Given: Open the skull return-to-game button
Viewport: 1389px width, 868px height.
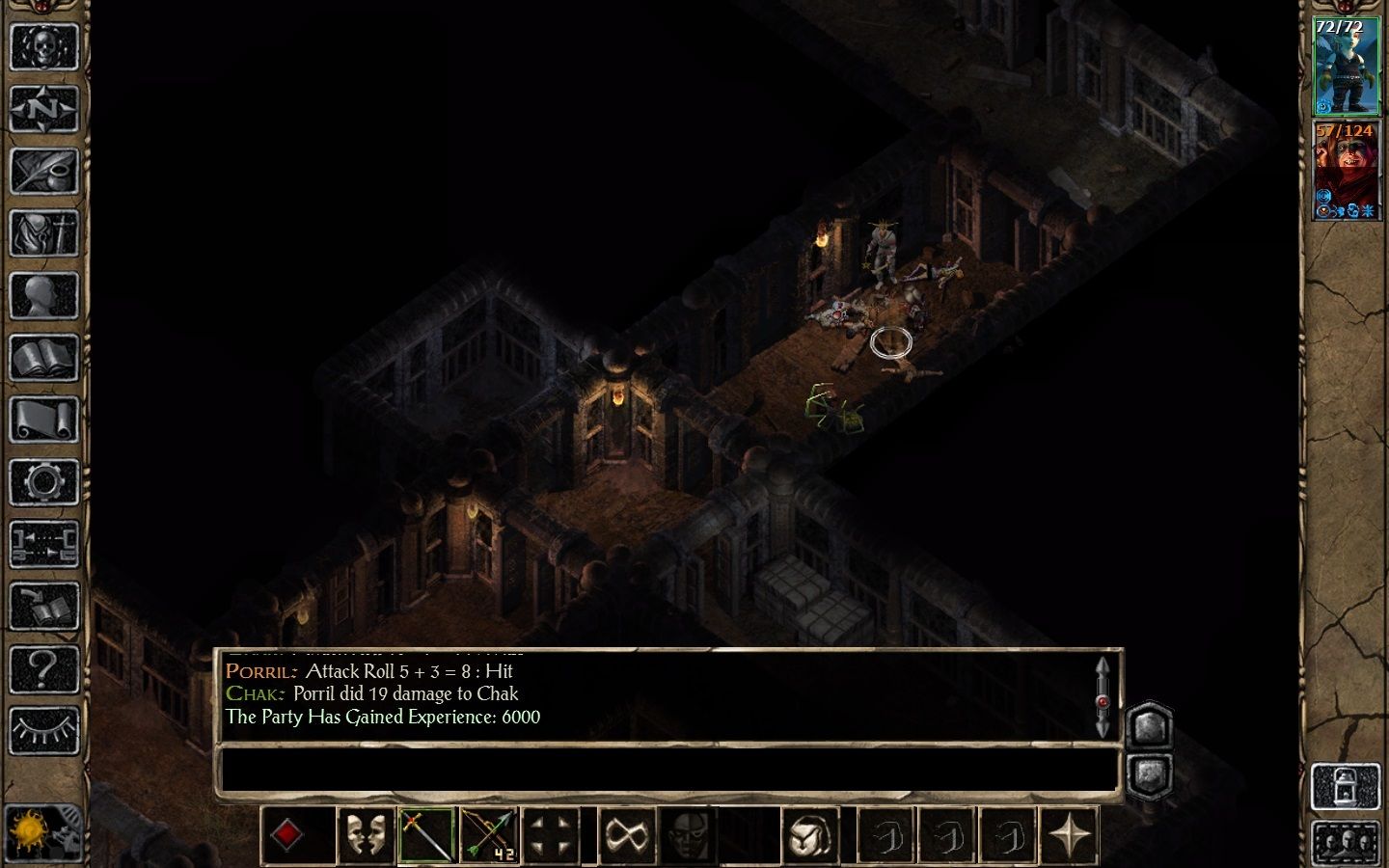Looking at the screenshot, I should click(x=43, y=45).
